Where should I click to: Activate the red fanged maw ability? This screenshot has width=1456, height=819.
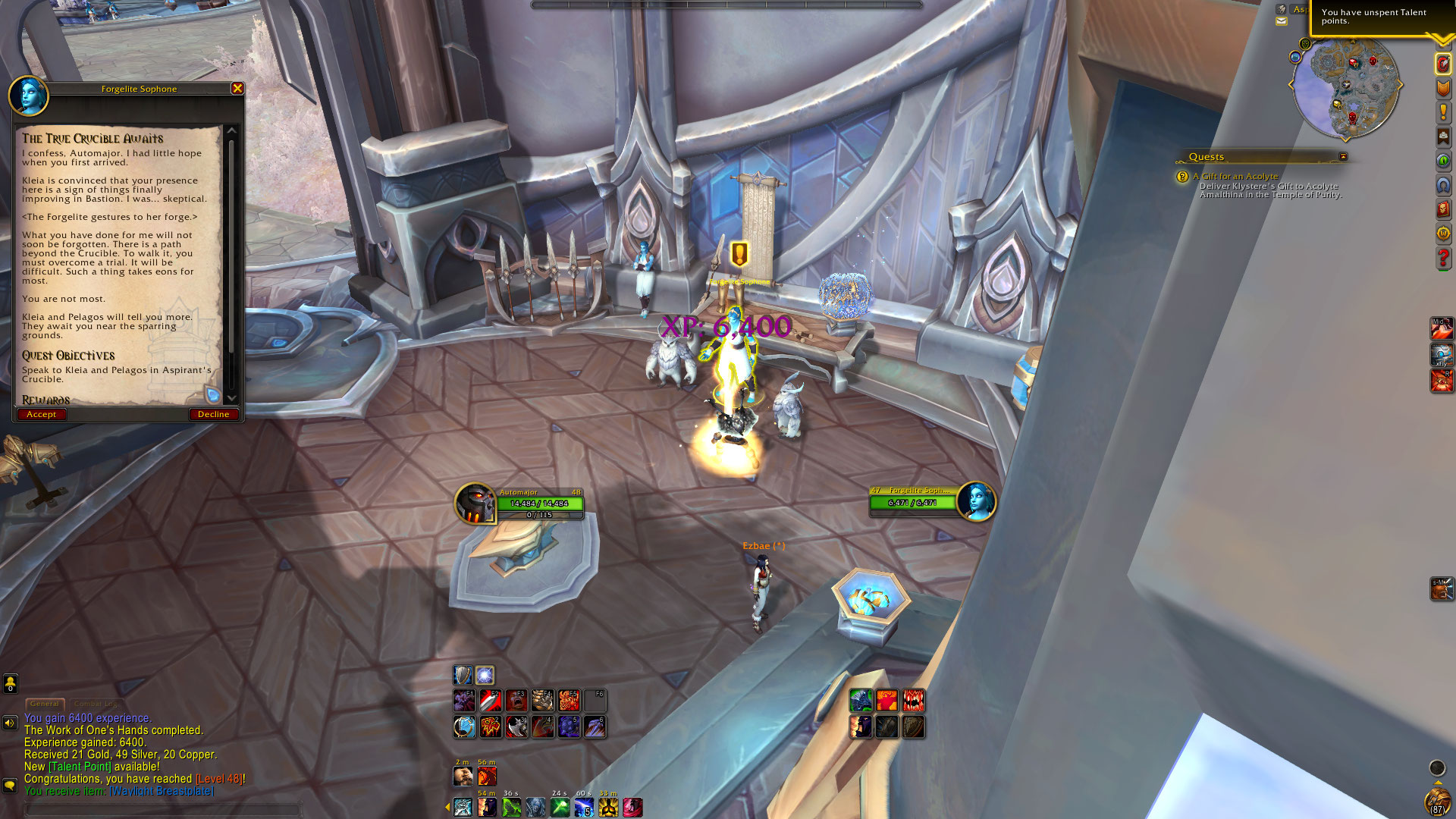pyautogui.click(x=913, y=700)
